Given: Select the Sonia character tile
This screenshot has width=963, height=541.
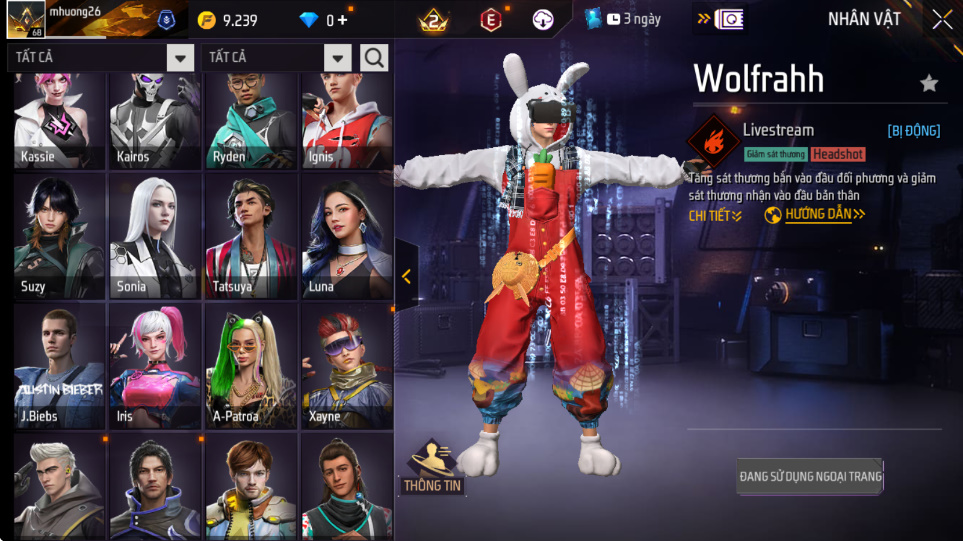Looking at the screenshot, I should pos(155,237).
